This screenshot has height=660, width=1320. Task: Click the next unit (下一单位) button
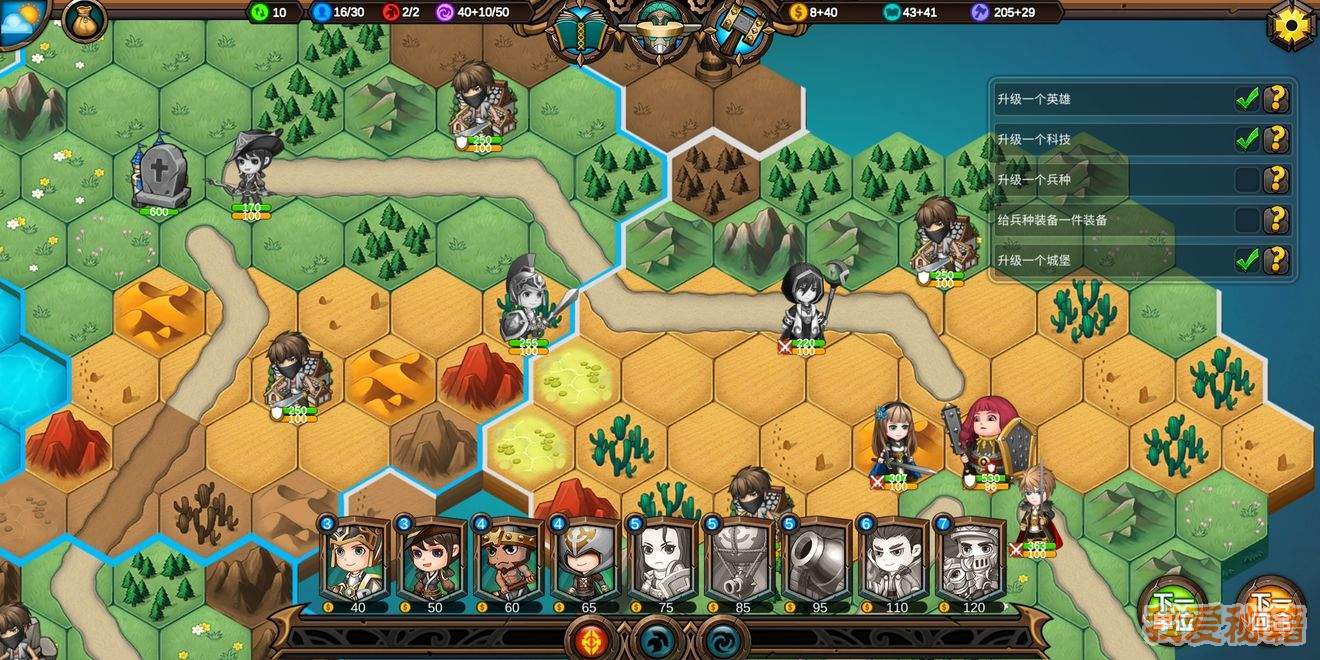pyautogui.click(x=1171, y=614)
